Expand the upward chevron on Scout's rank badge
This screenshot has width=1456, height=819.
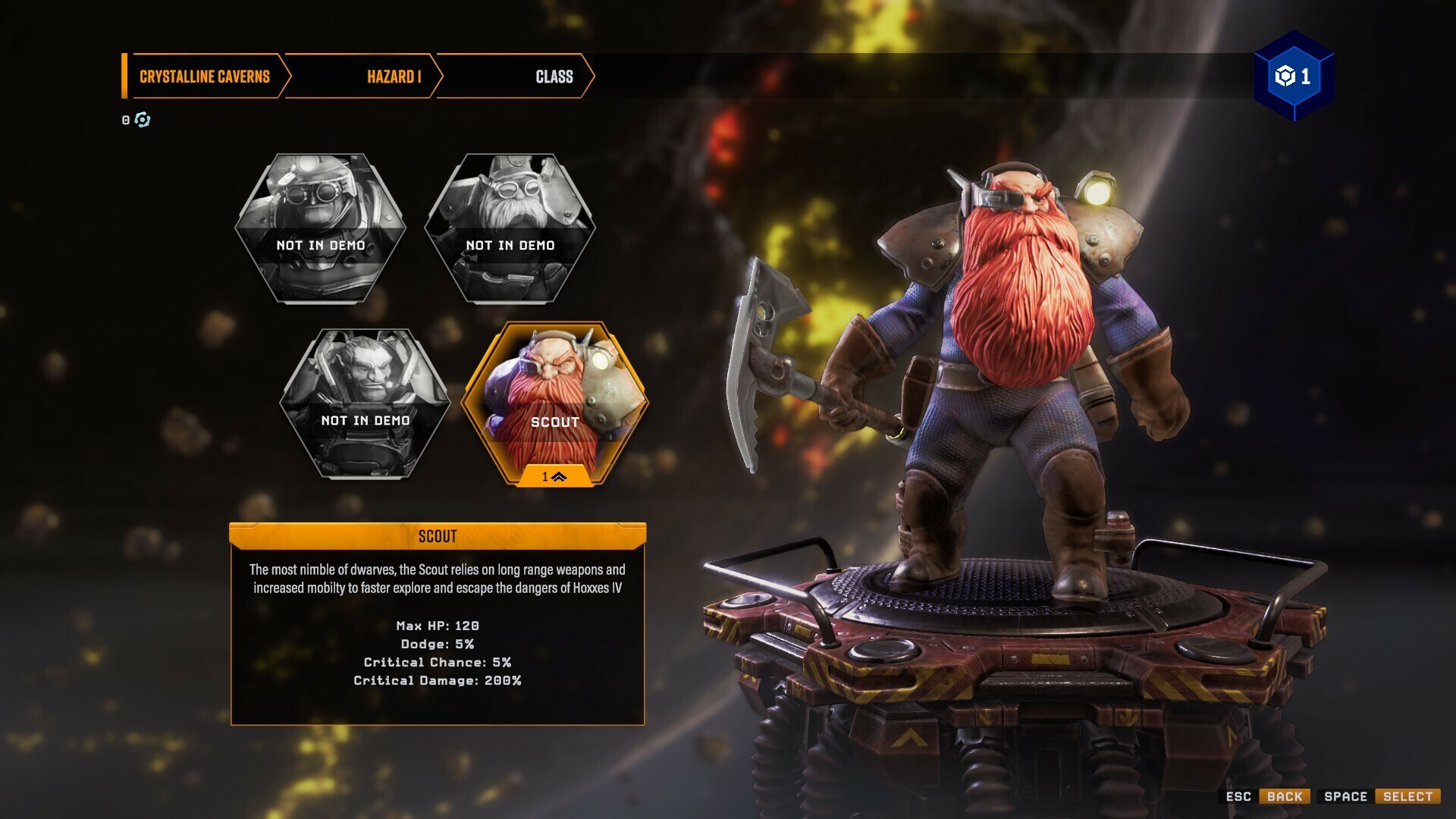point(559,477)
